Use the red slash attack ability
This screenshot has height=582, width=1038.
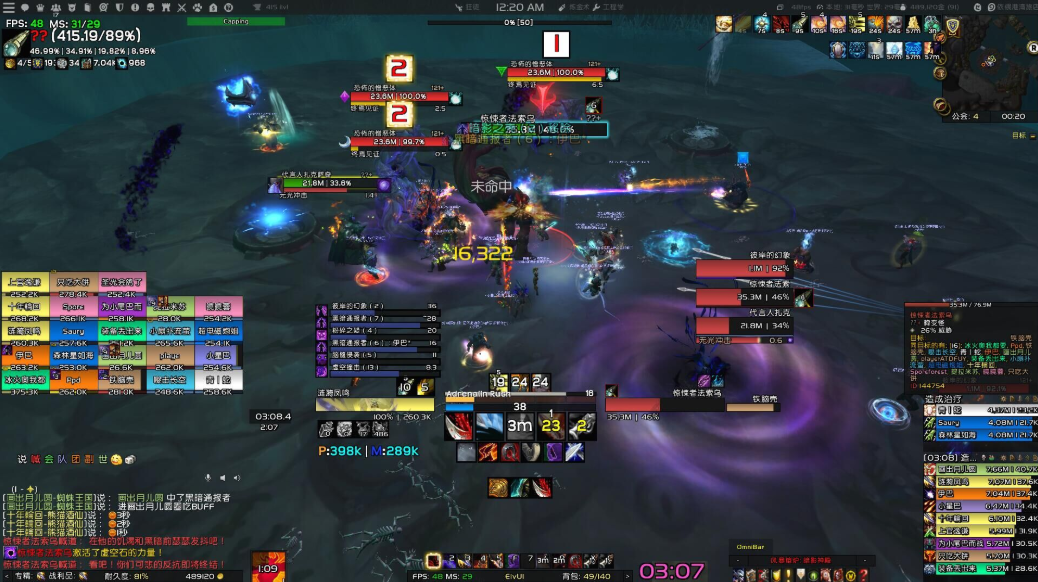tap(460, 424)
